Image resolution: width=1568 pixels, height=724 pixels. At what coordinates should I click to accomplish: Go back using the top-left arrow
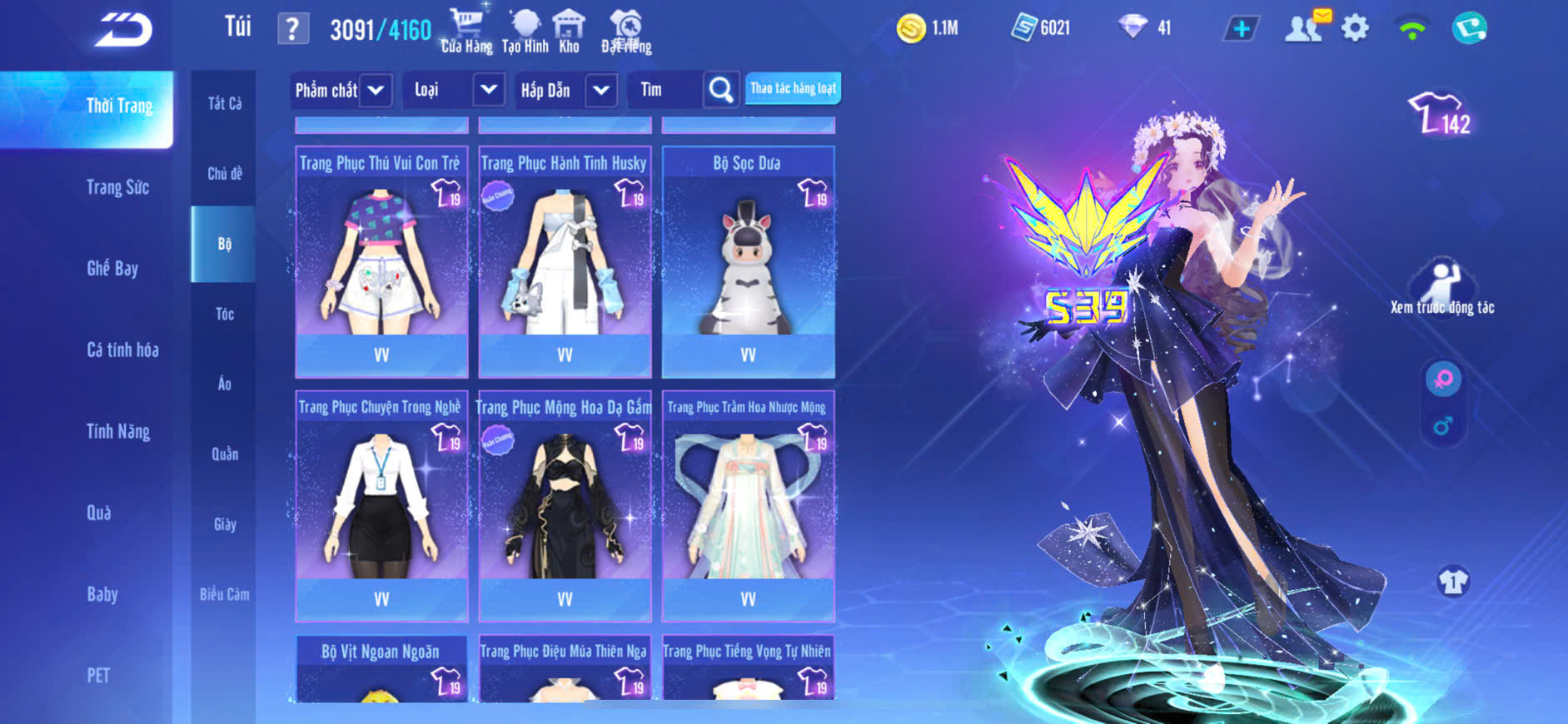(x=123, y=30)
